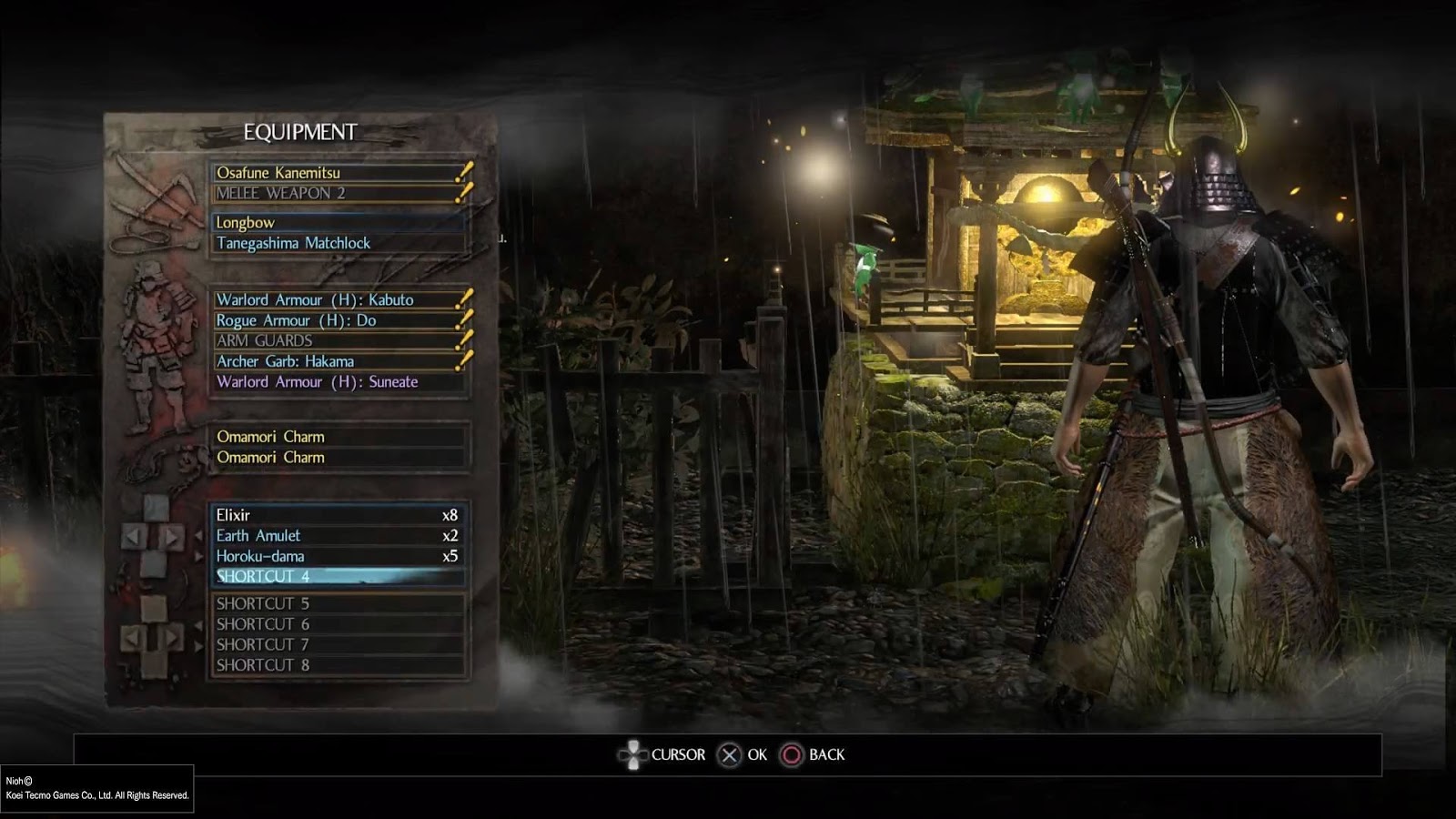Select Warlord Armour (H): Kabuto helmet

pos(337,299)
